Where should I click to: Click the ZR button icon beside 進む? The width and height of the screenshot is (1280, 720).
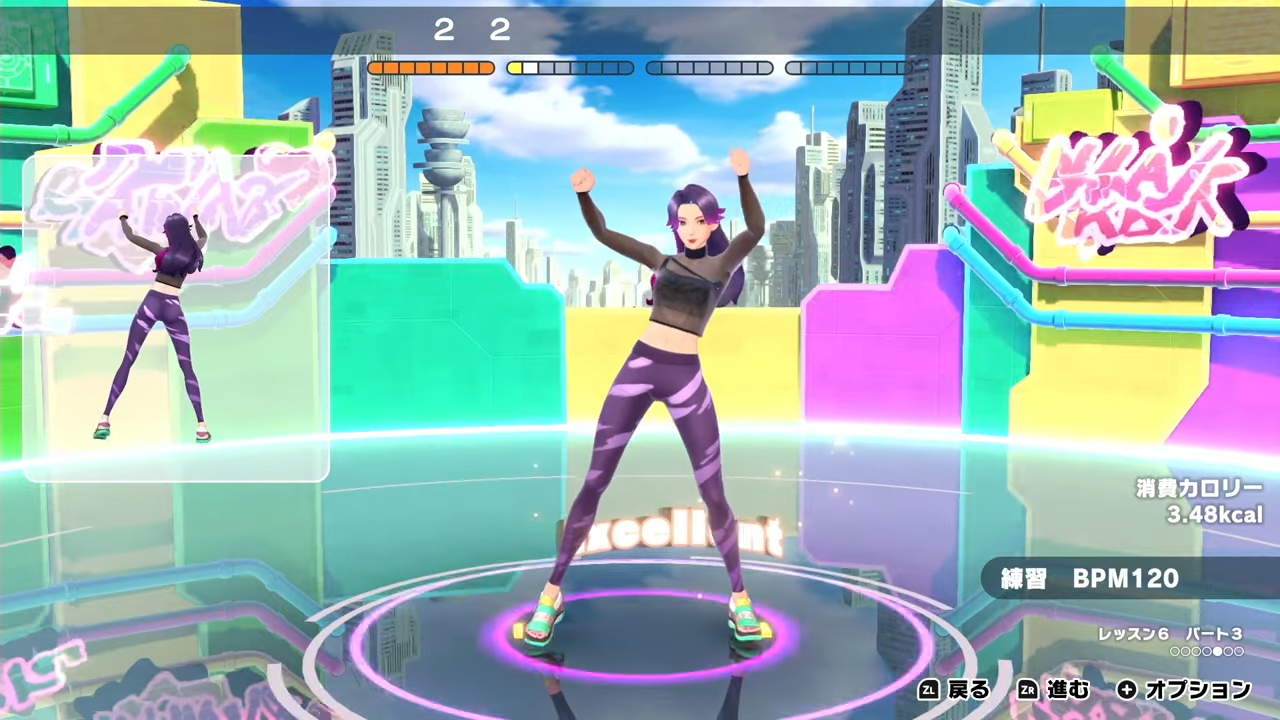pyautogui.click(x=1028, y=690)
